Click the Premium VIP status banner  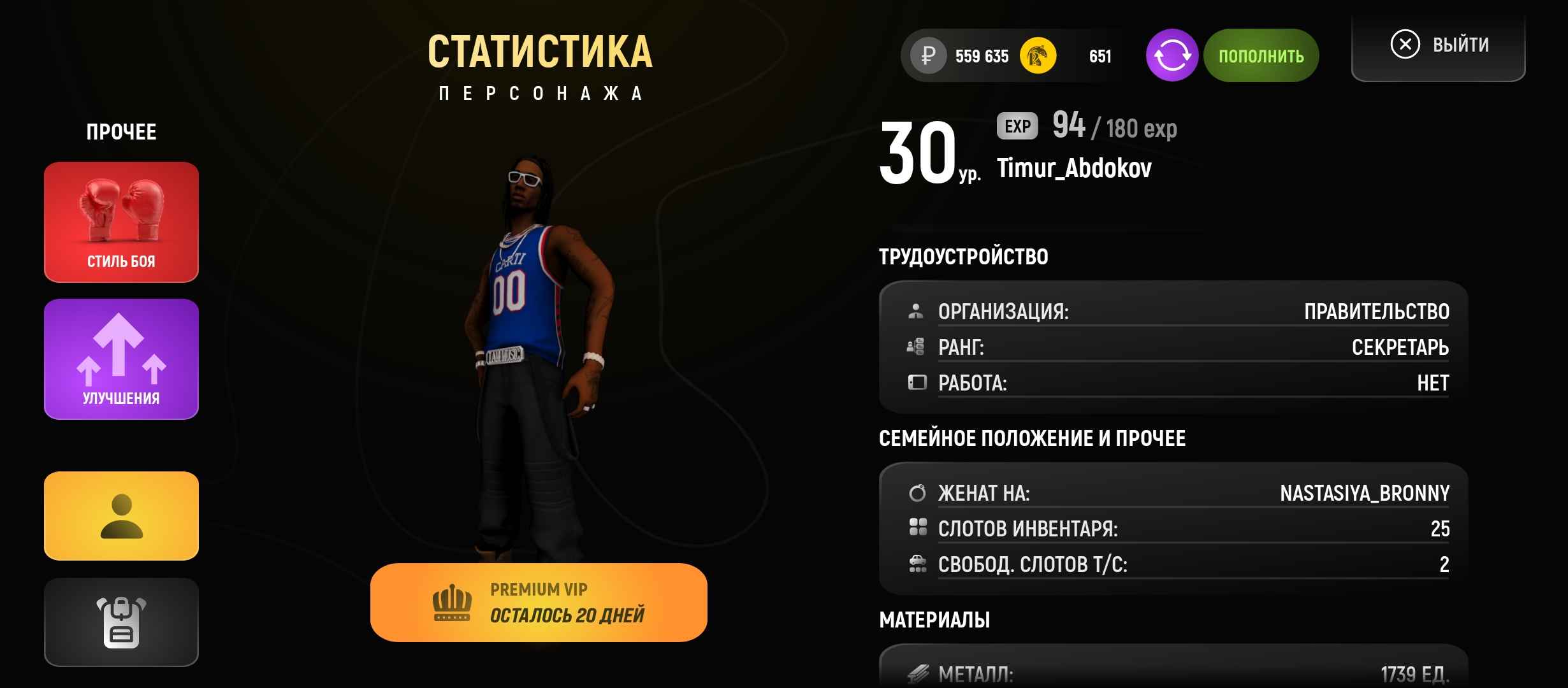[539, 603]
